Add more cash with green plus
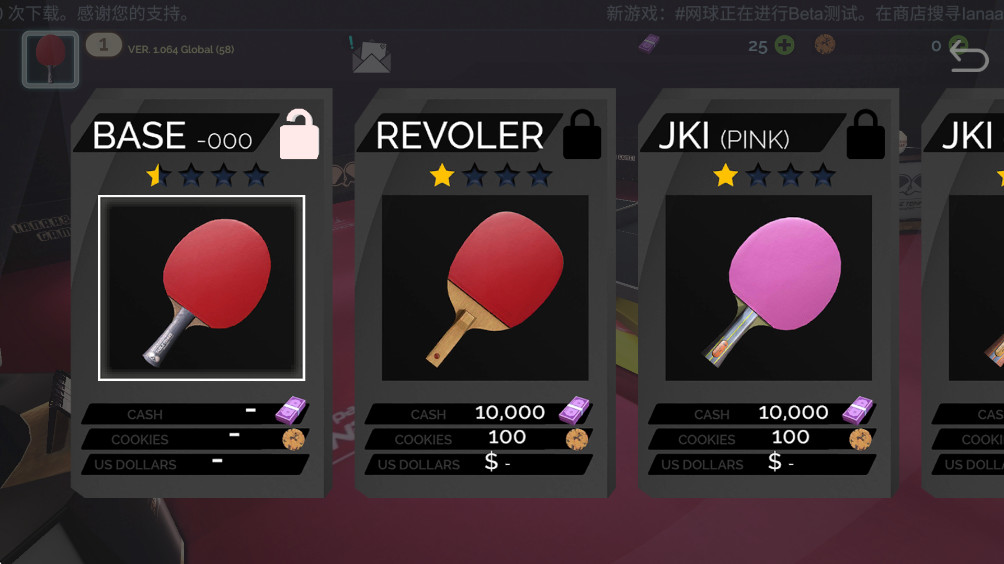The width and height of the screenshot is (1004, 564). click(785, 46)
